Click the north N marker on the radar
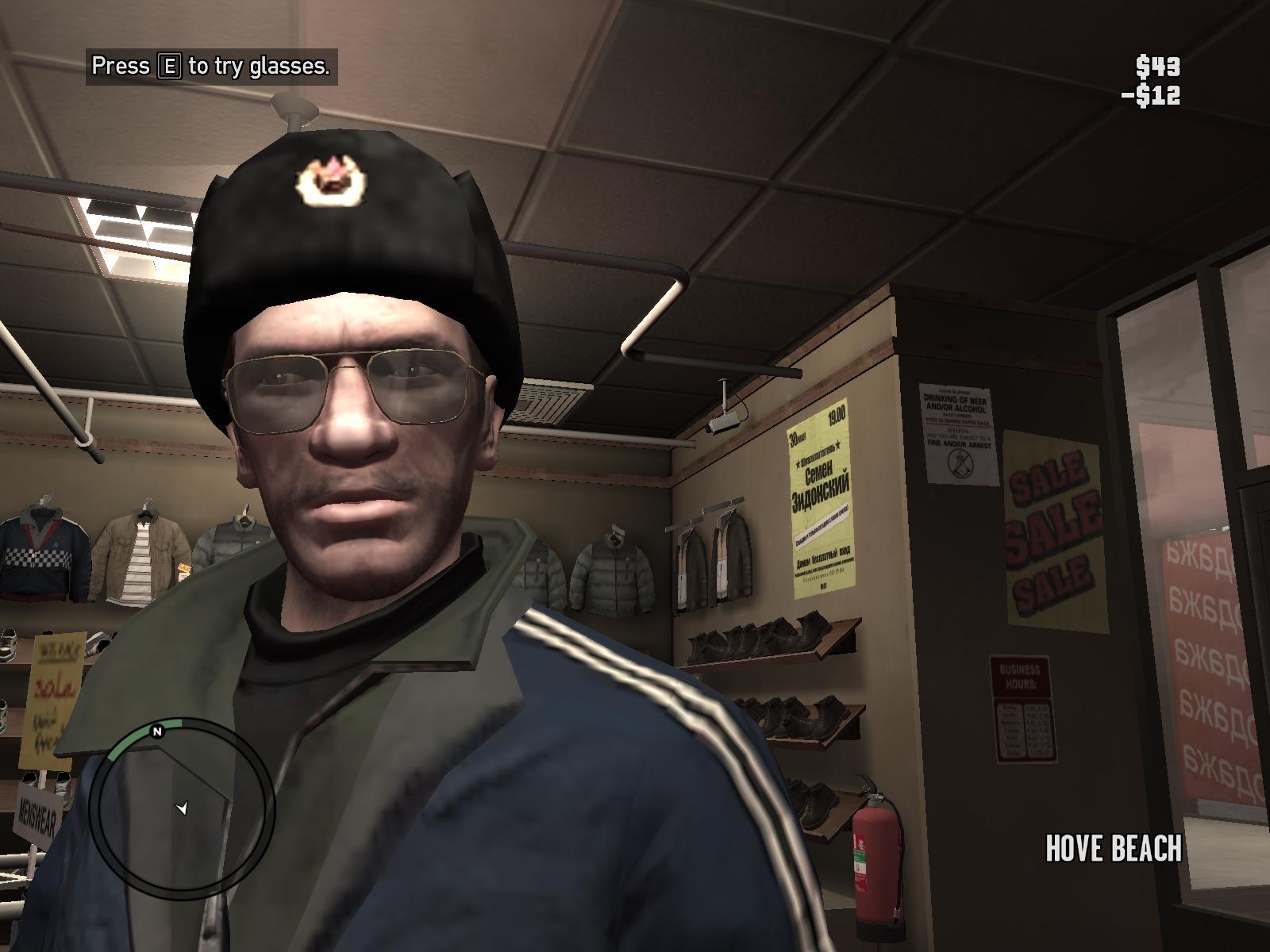The height and width of the screenshot is (952, 1270). pos(157,731)
